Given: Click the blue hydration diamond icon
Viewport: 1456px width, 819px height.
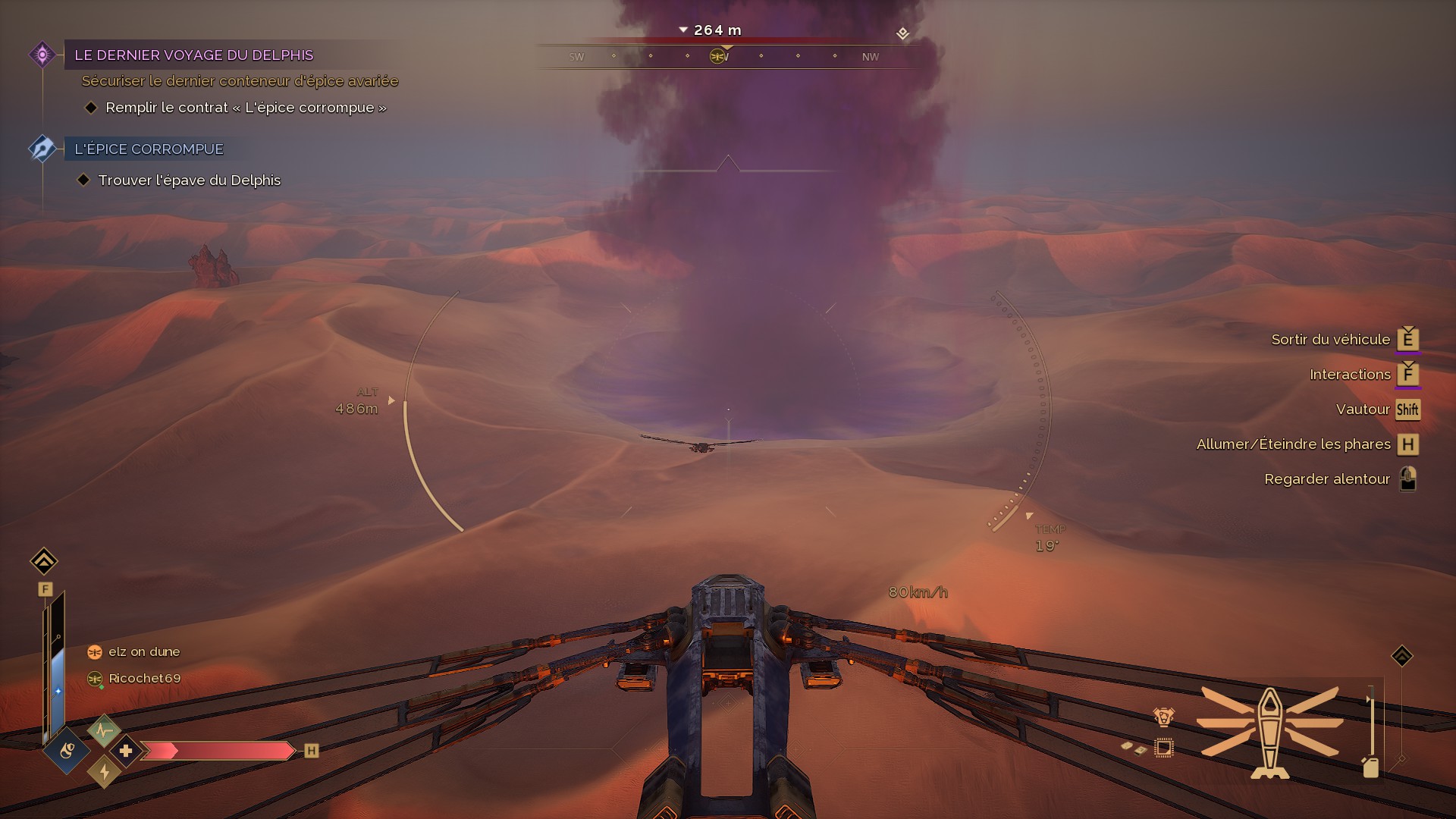Looking at the screenshot, I should 67,751.
